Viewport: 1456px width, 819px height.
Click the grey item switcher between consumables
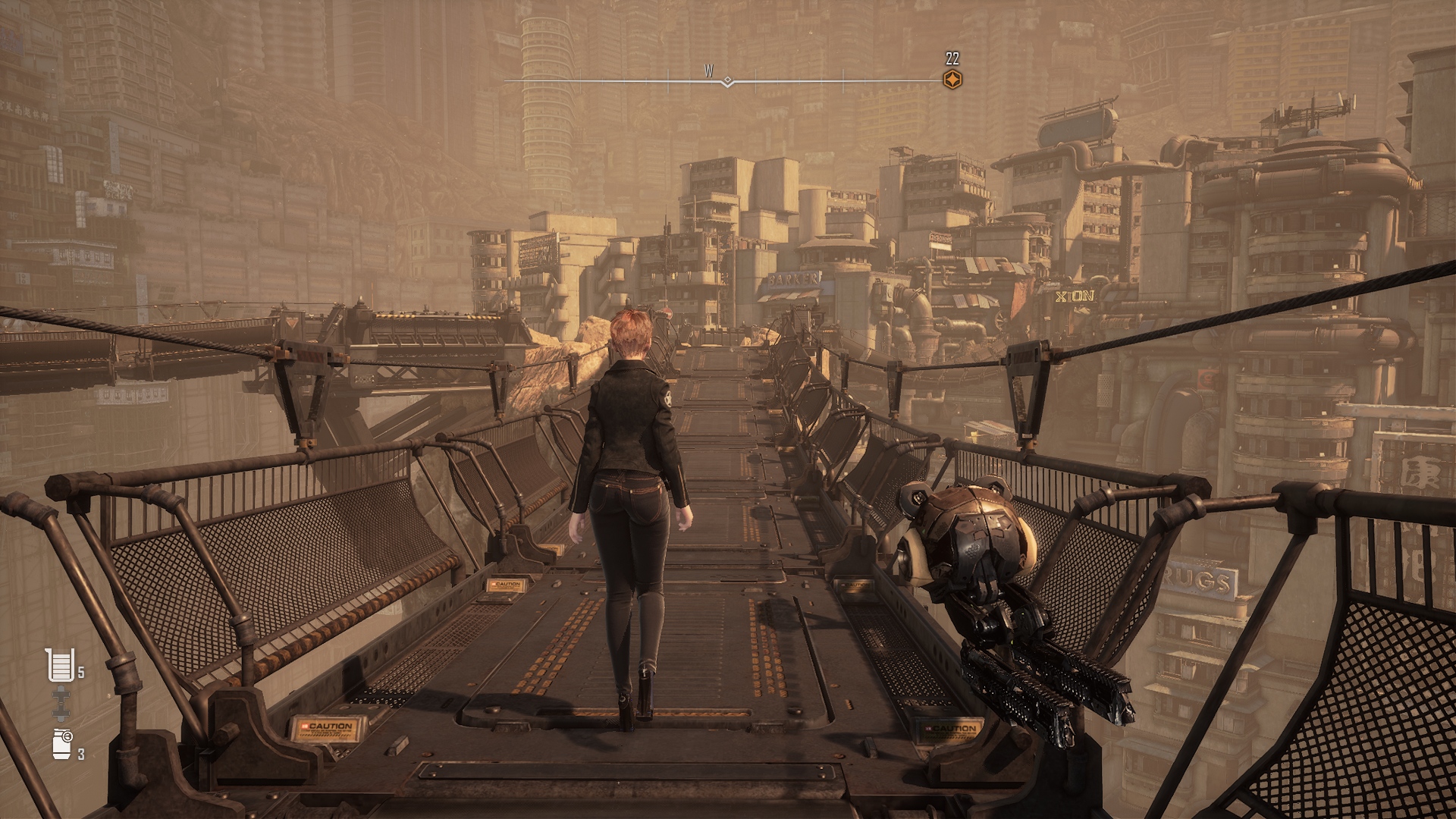tap(61, 704)
